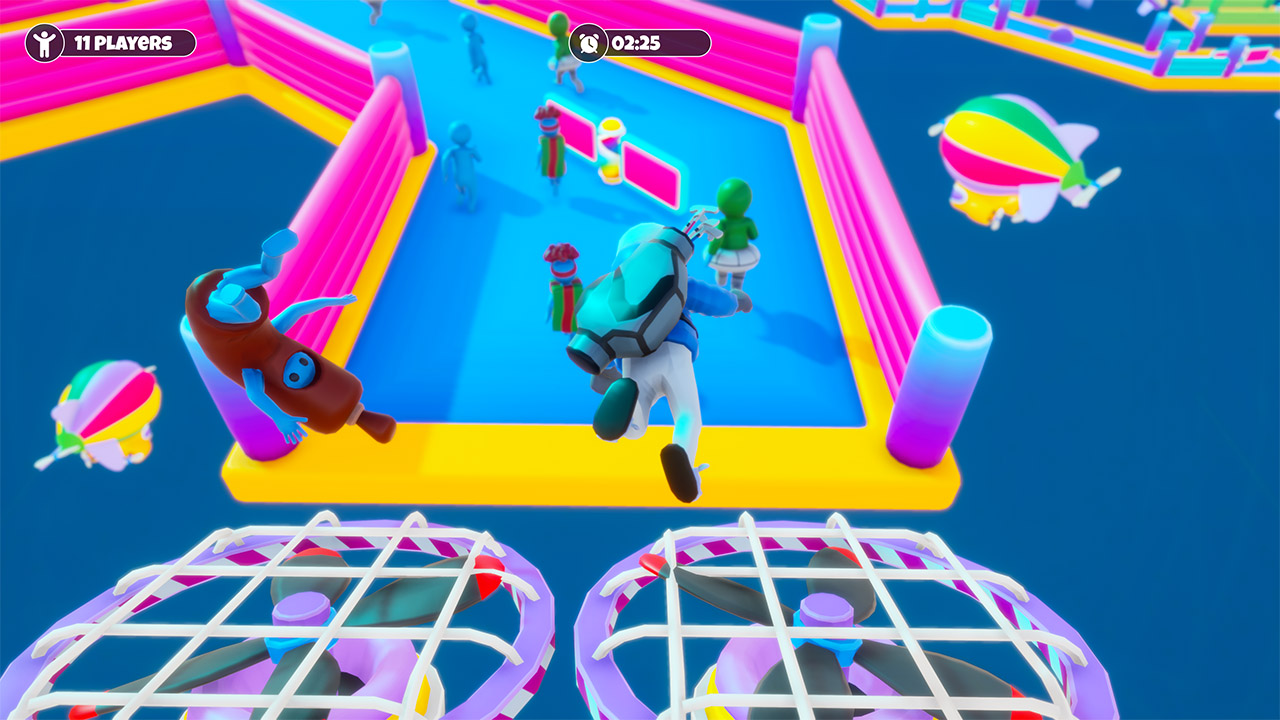The width and height of the screenshot is (1280, 720).
Task: Open details on the green tutu character
Action: pos(733,230)
